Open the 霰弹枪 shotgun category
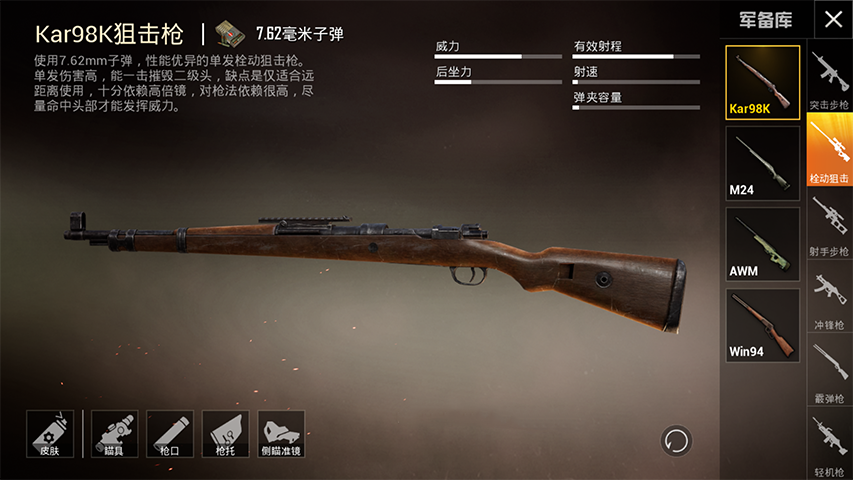 [x=829, y=372]
